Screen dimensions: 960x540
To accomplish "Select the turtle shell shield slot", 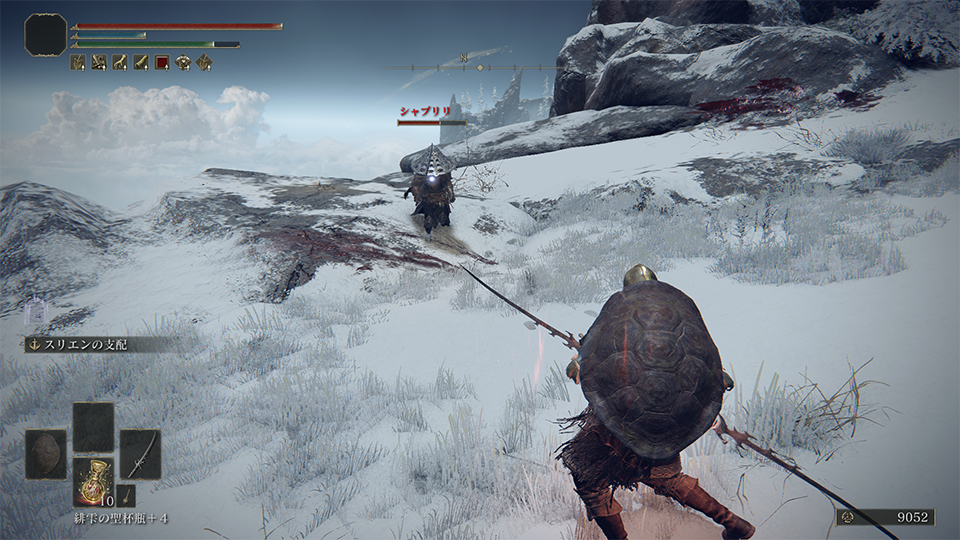I will tap(46, 454).
